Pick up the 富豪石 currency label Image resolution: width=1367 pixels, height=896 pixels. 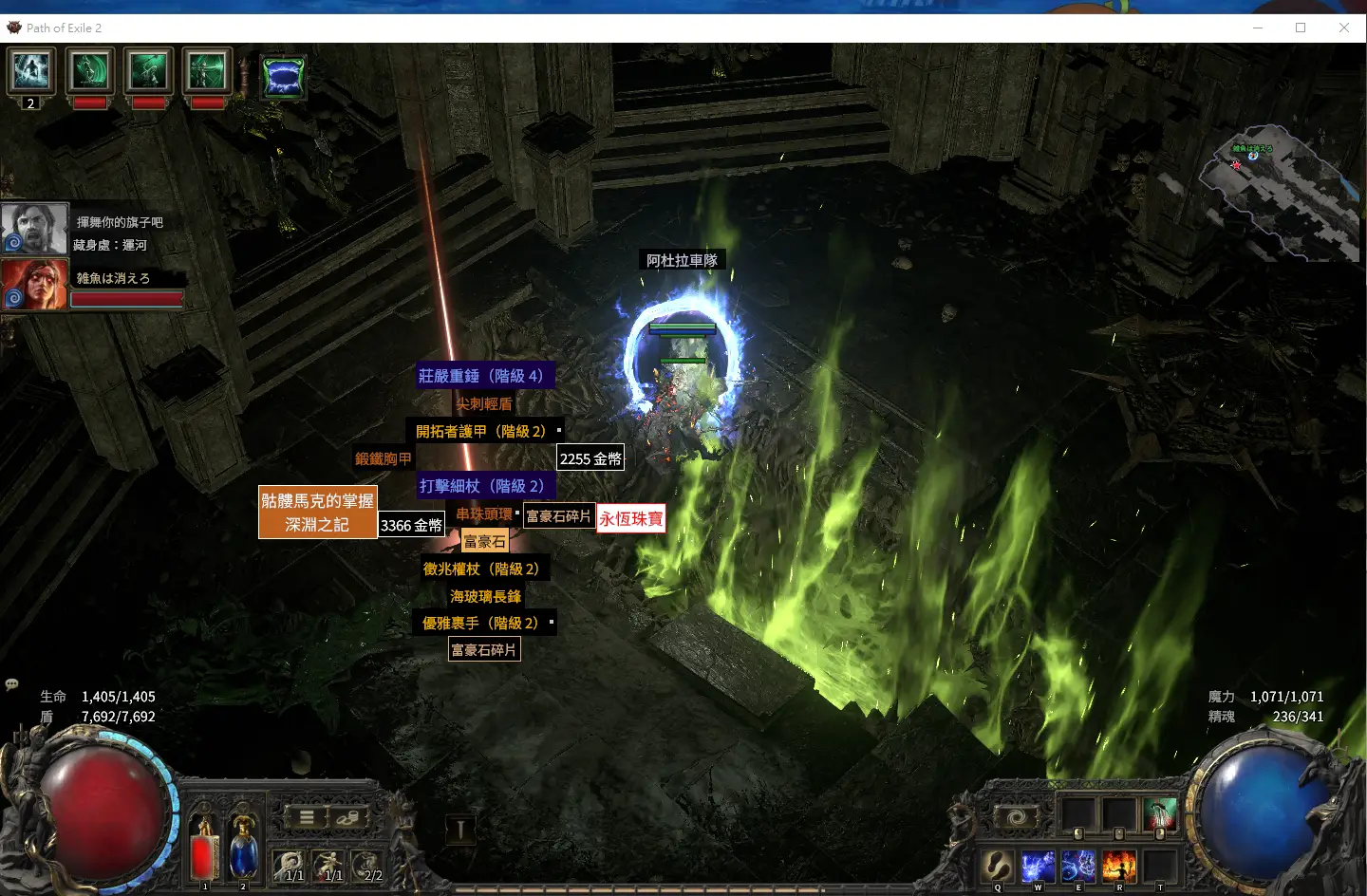[484, 542]
